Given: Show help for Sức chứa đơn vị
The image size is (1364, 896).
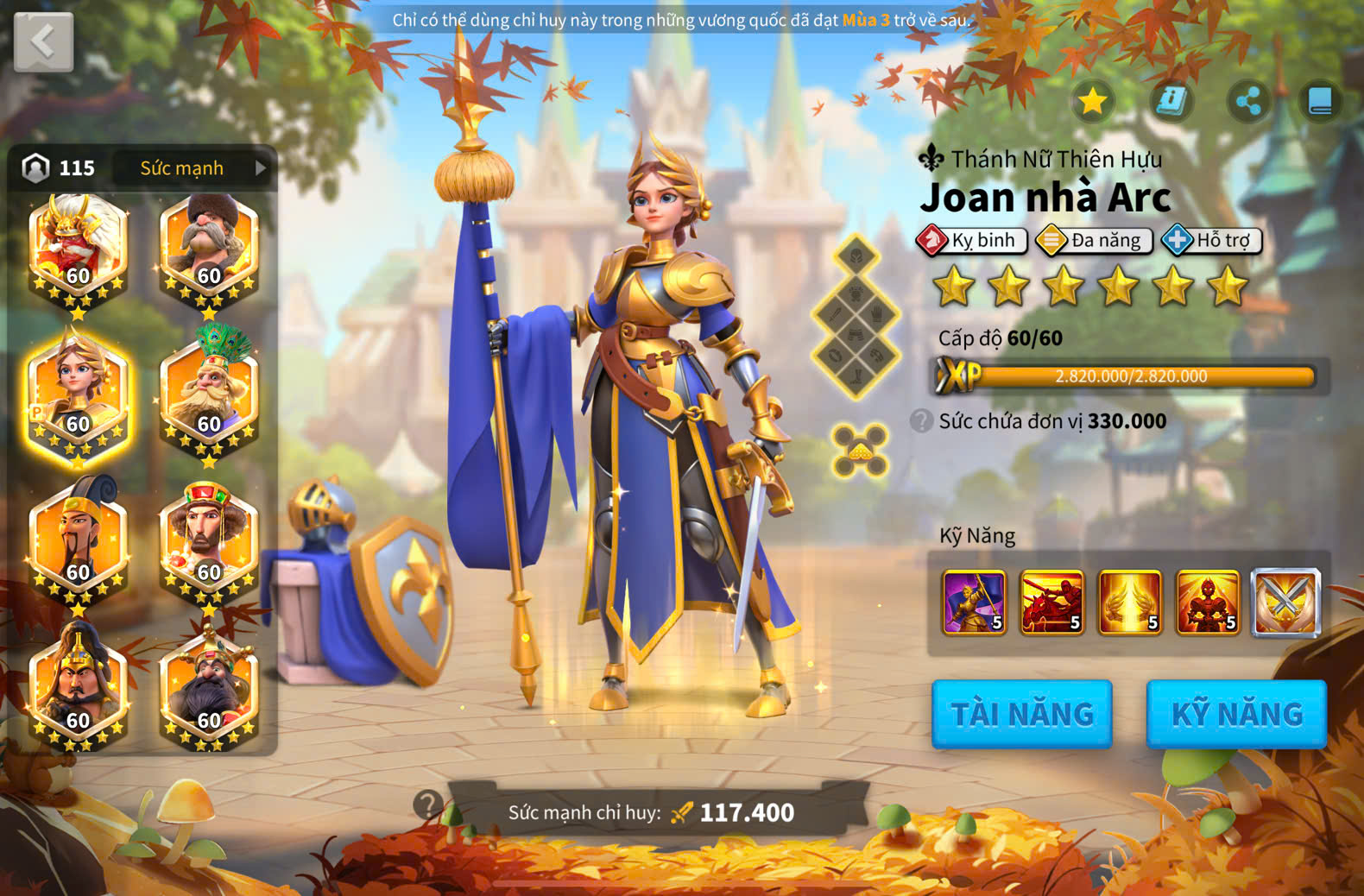Looking at the screenshot, I should [x=921, y=421].
